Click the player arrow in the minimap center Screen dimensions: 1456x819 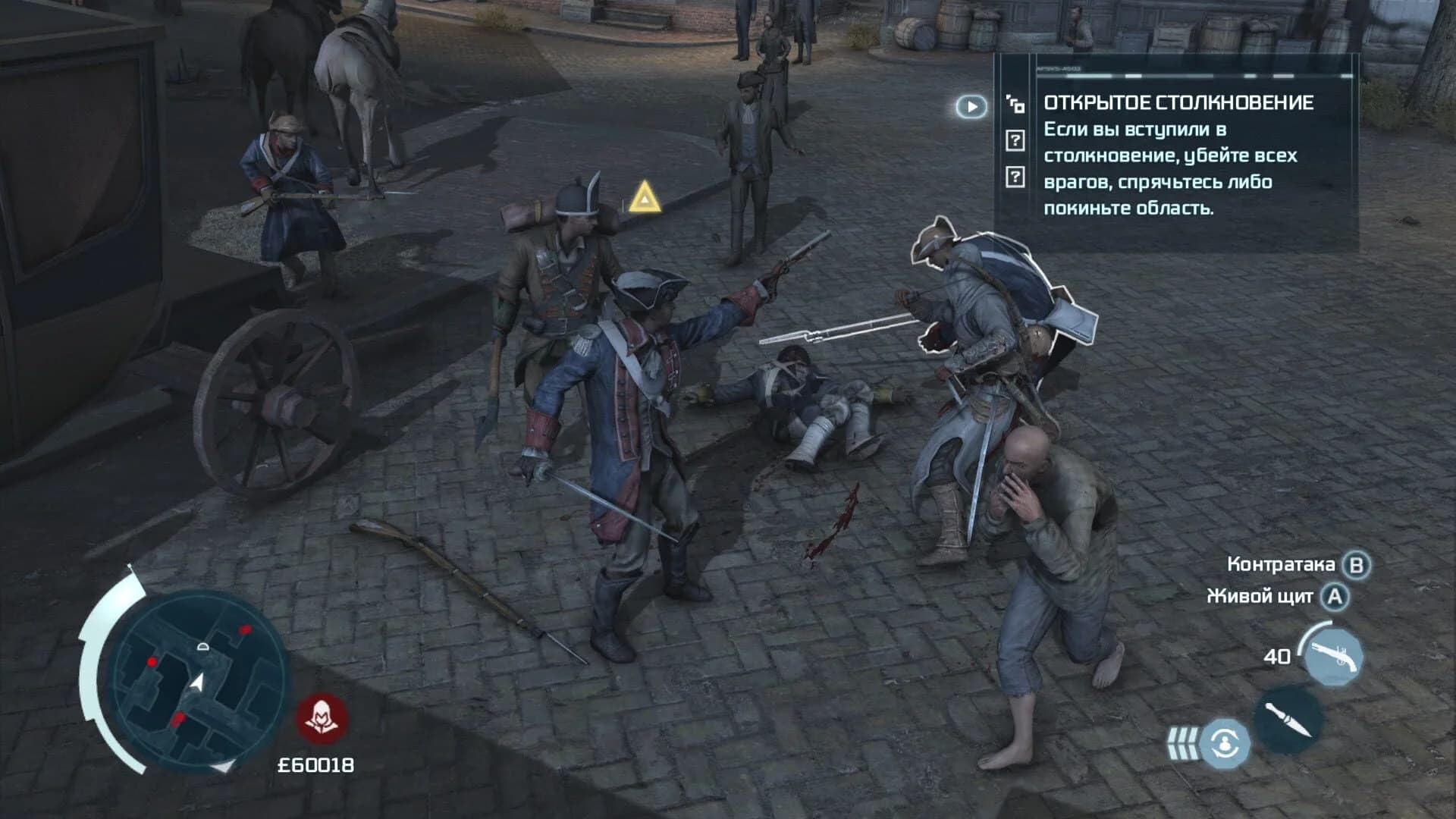196,682
